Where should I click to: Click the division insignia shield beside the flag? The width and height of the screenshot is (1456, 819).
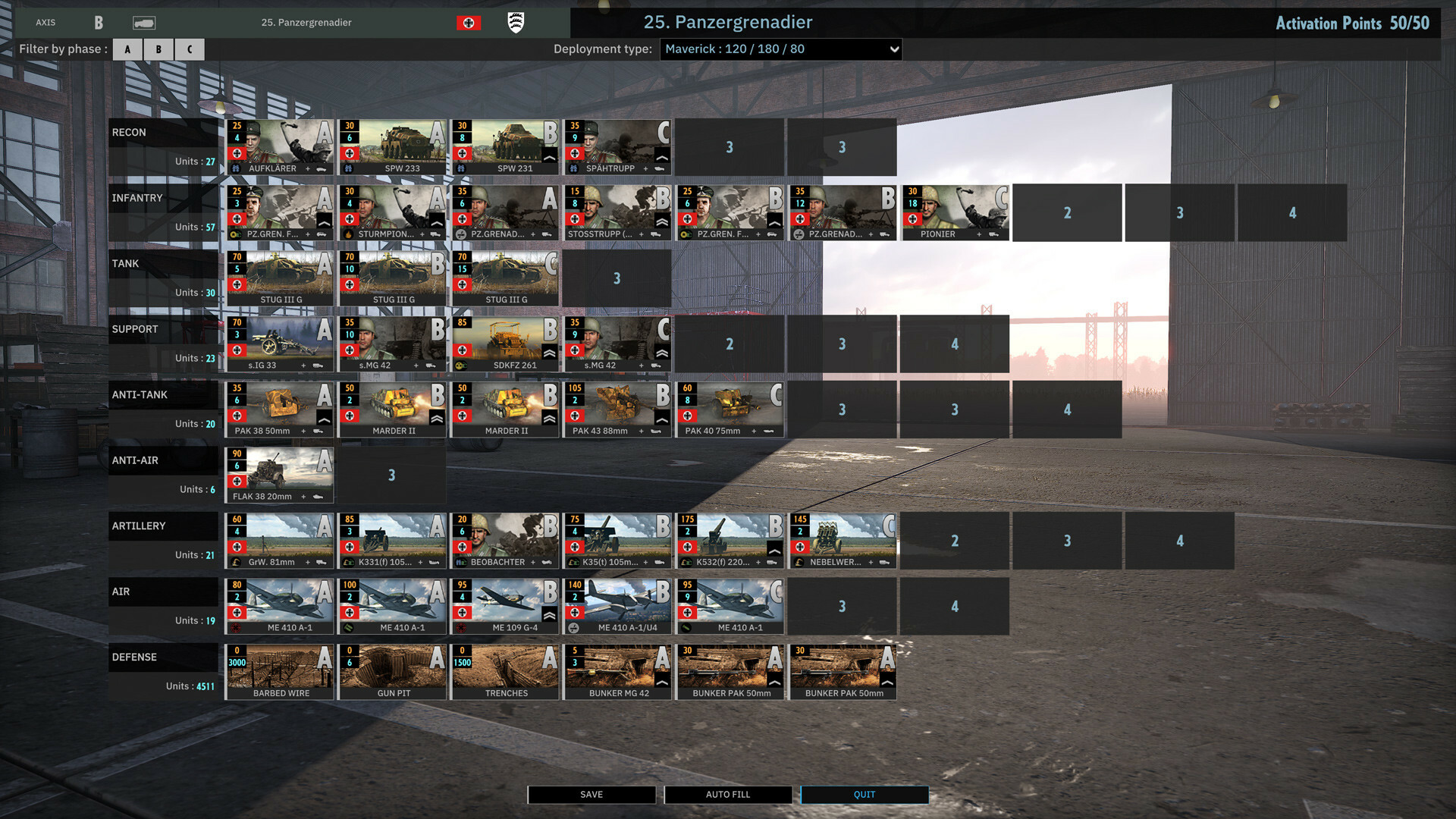click(516, 23)
